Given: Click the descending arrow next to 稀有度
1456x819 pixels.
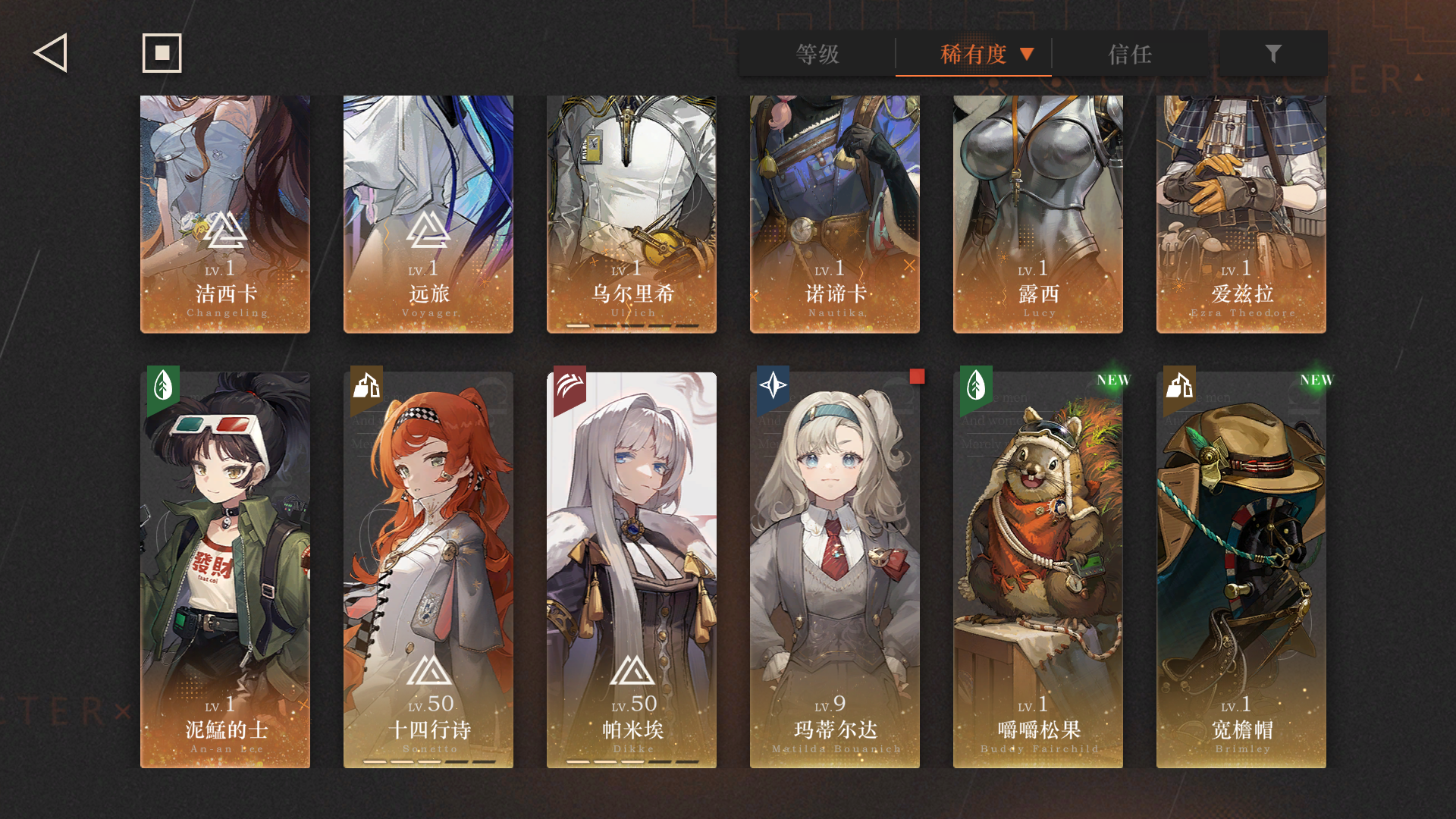Looking at the screenshot, I should pyautogui.click(x=1028, y=55).
